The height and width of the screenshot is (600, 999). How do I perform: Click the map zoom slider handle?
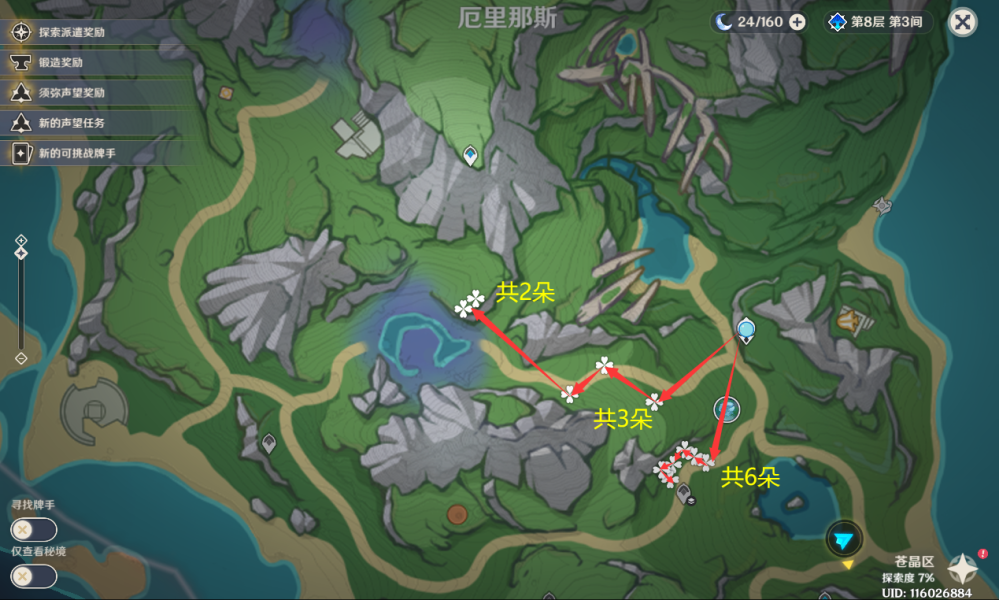point(21,253)
